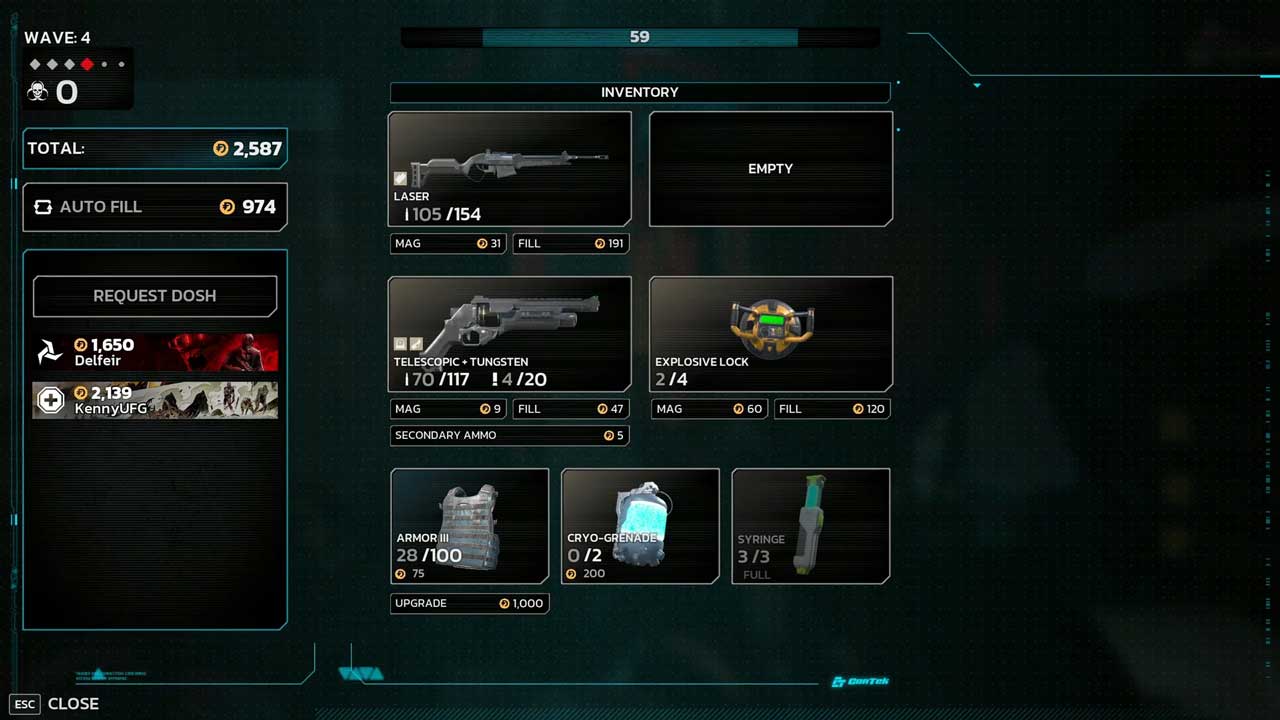Viewport: 1280px width, 720px height.
Task: Fill ammo for the Laser rifle
Action: pyautogui.click(x=570, y=243)
